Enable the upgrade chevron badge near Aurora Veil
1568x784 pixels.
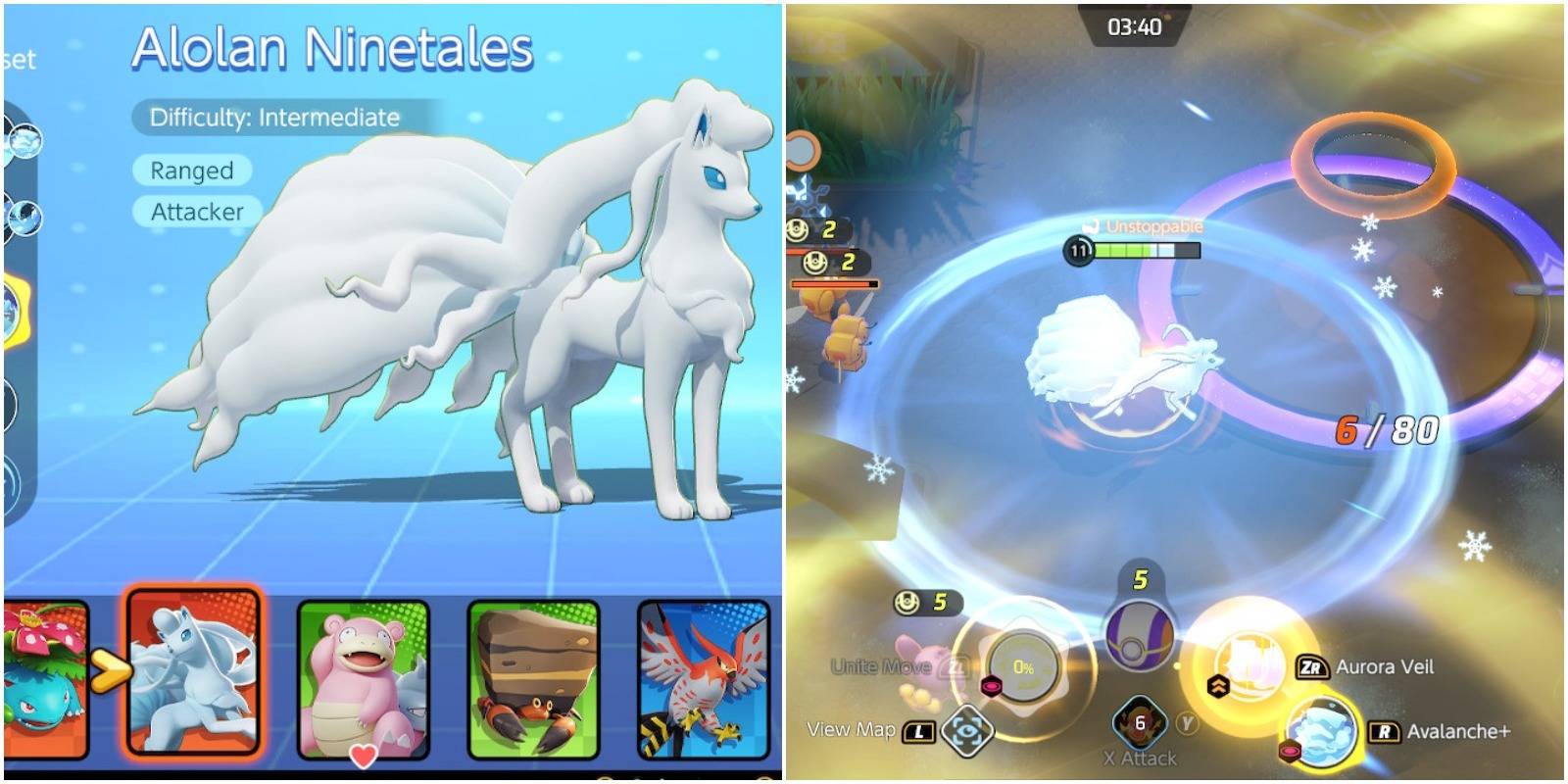(1218, 688)
